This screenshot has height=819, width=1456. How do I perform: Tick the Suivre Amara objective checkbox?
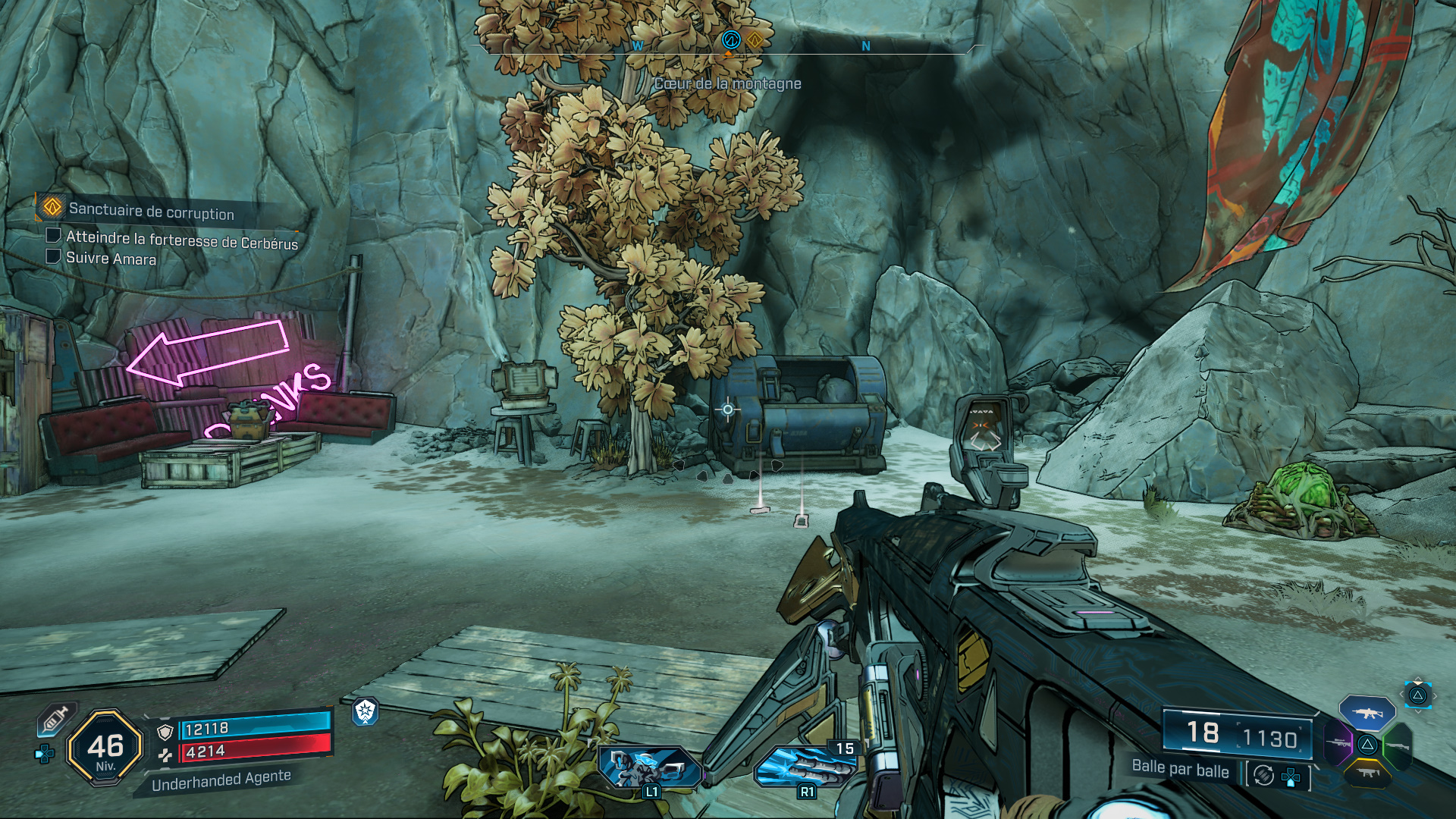53,256
